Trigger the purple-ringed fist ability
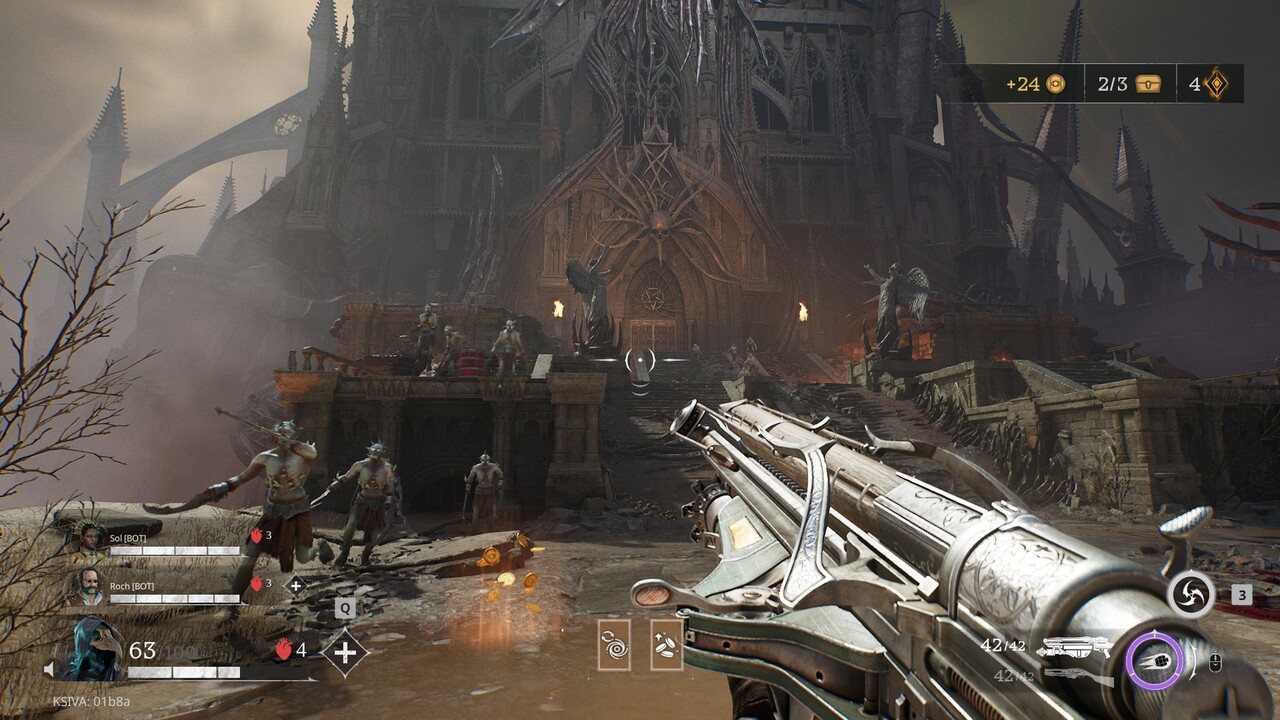1280x720 pixels. 1154,661
